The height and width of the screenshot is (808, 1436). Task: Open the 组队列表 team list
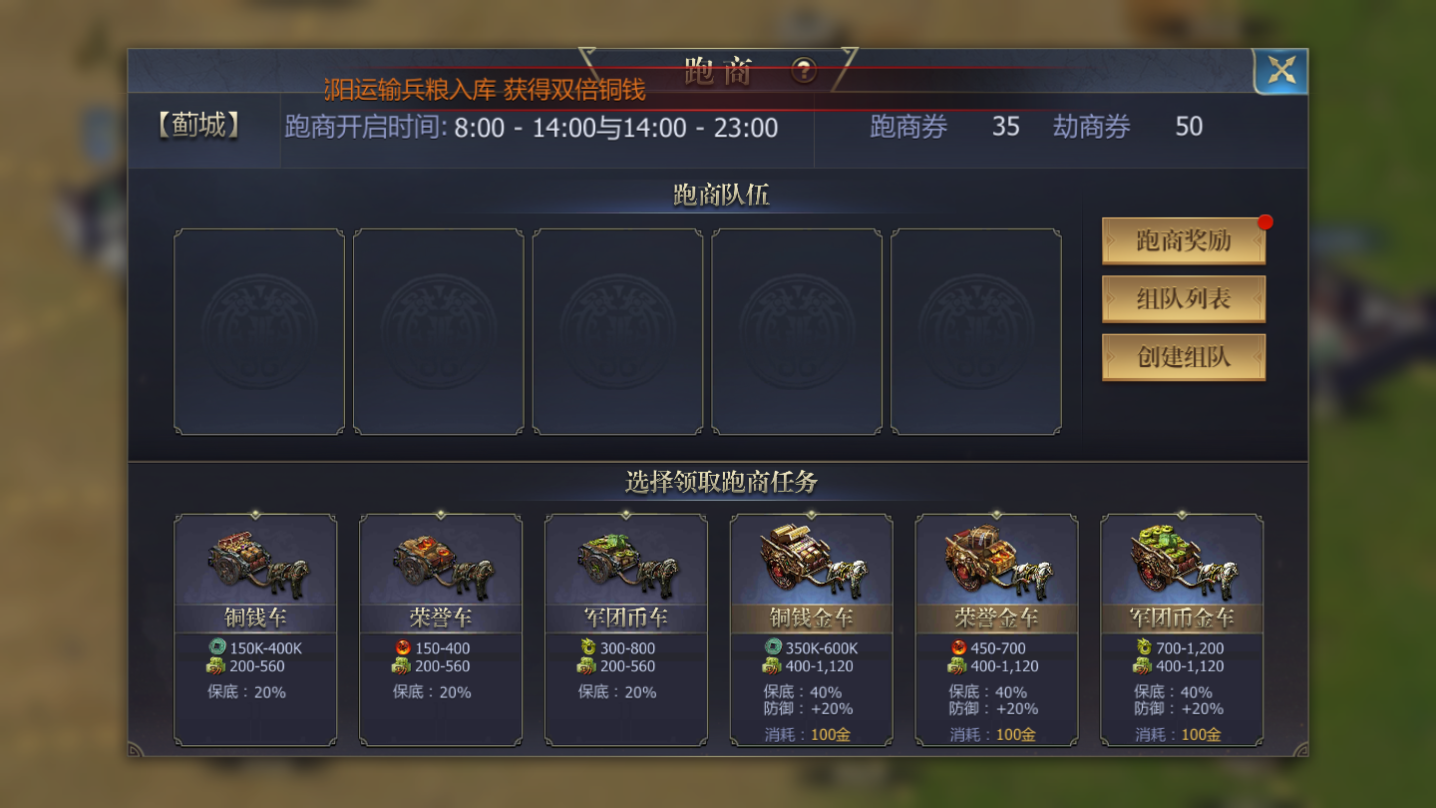click(1184, 299)
